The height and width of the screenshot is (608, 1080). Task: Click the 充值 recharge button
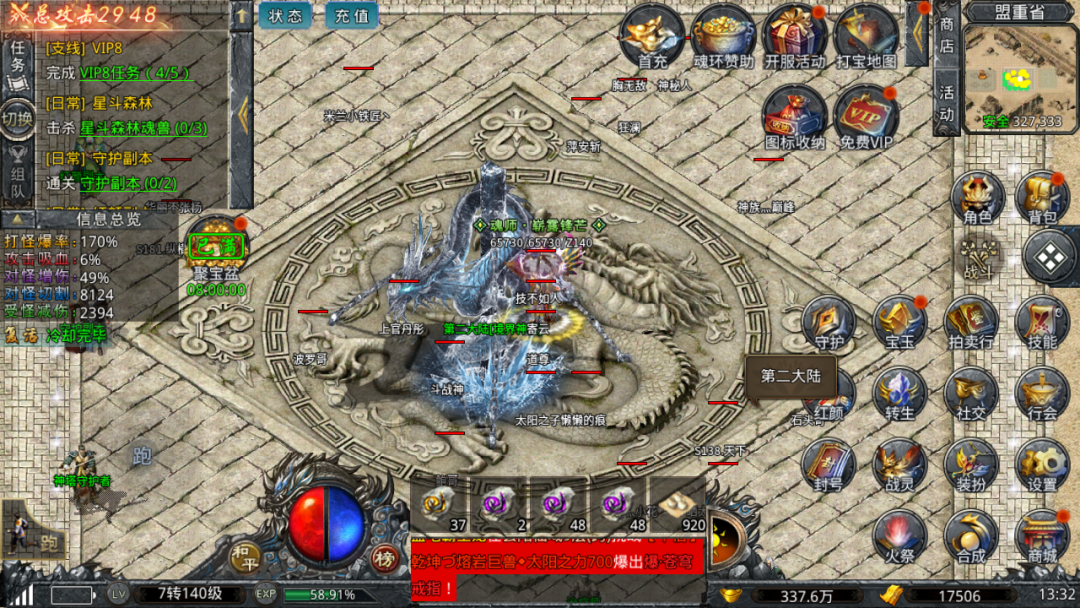[351, 16]
